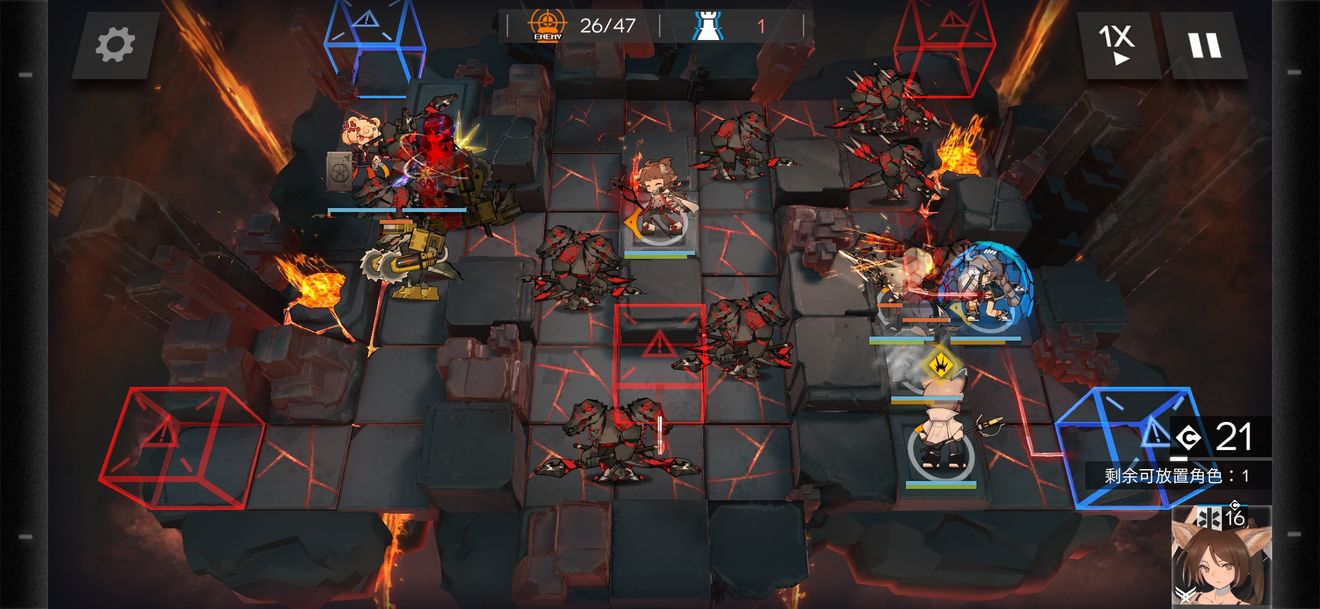Viewport: 1320px width, 609px height.
Task: Pause the battle
Action: pos(1204,45)
